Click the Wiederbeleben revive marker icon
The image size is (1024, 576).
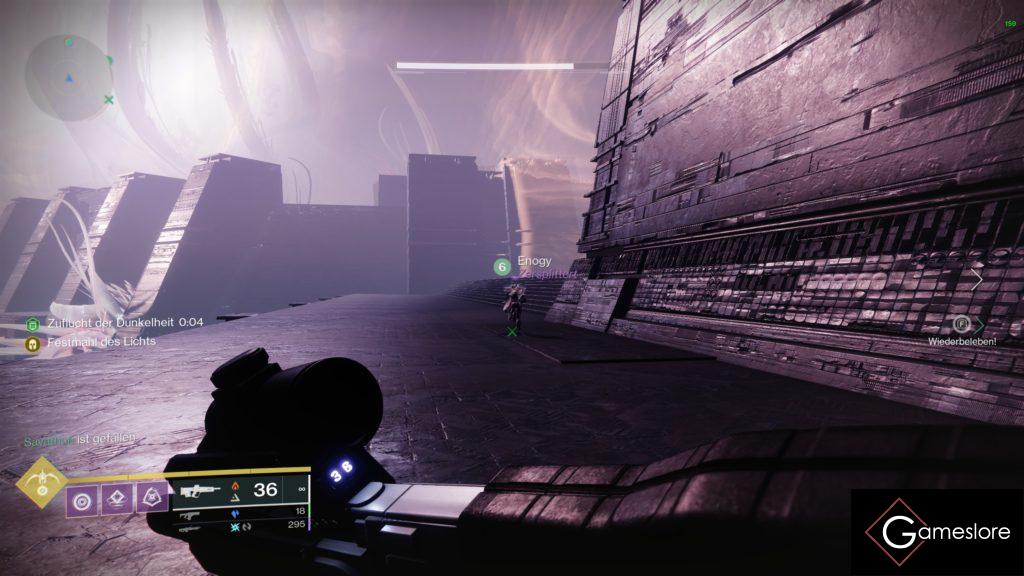[961, 323]
